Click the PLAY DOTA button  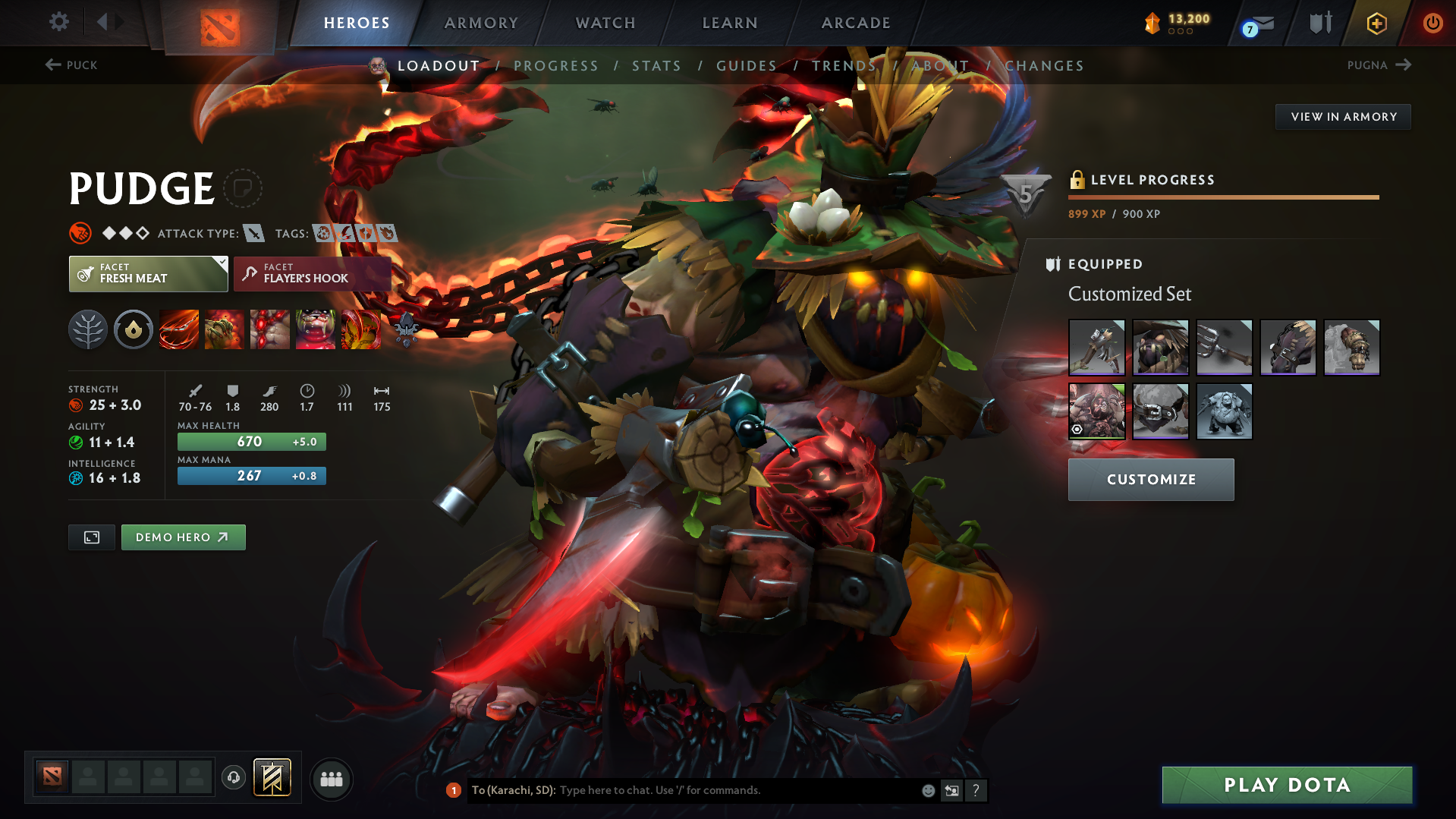1286,785
